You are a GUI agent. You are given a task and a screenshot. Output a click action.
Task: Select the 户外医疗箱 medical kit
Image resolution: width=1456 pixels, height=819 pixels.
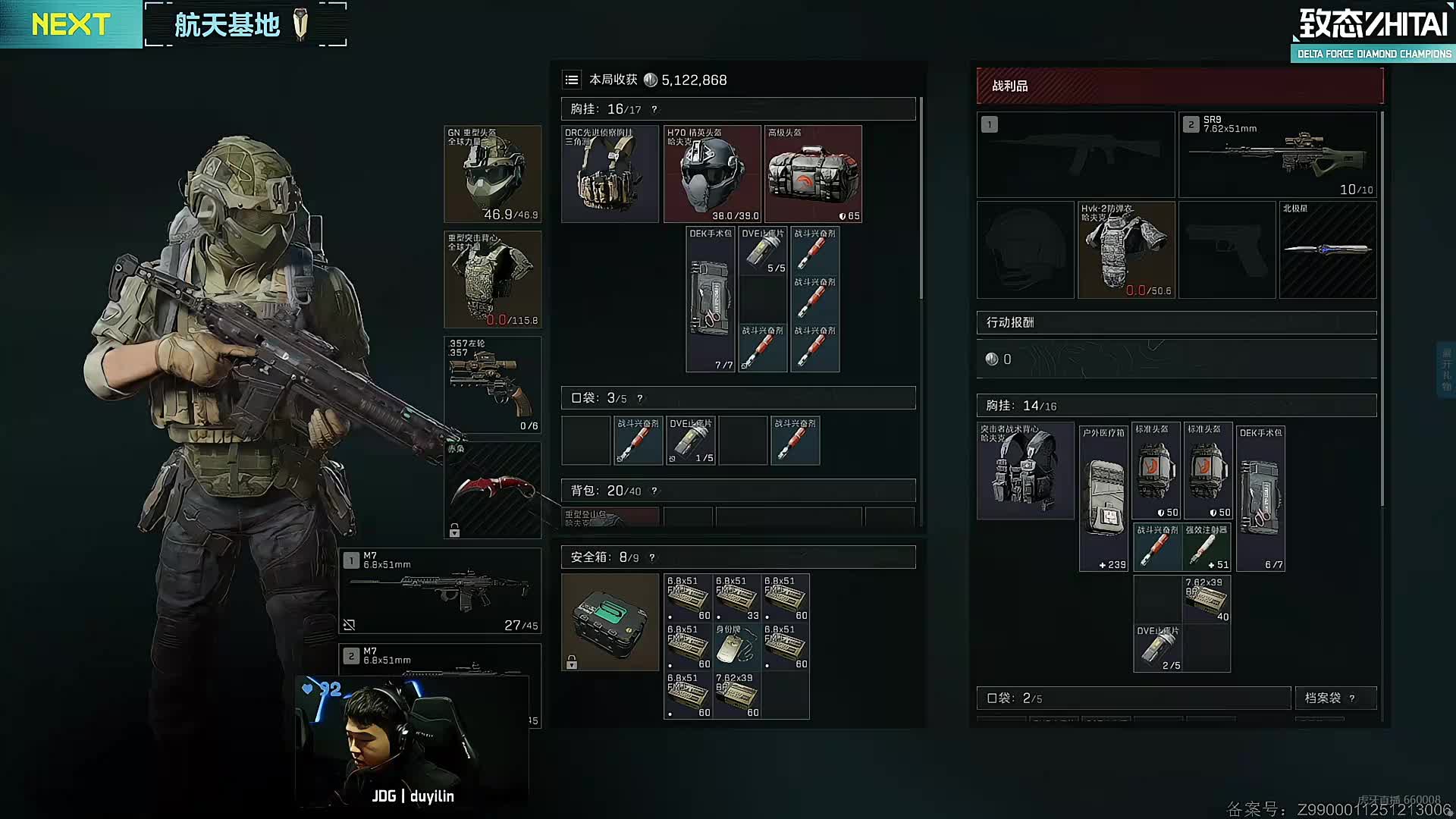click(1103, 498)
